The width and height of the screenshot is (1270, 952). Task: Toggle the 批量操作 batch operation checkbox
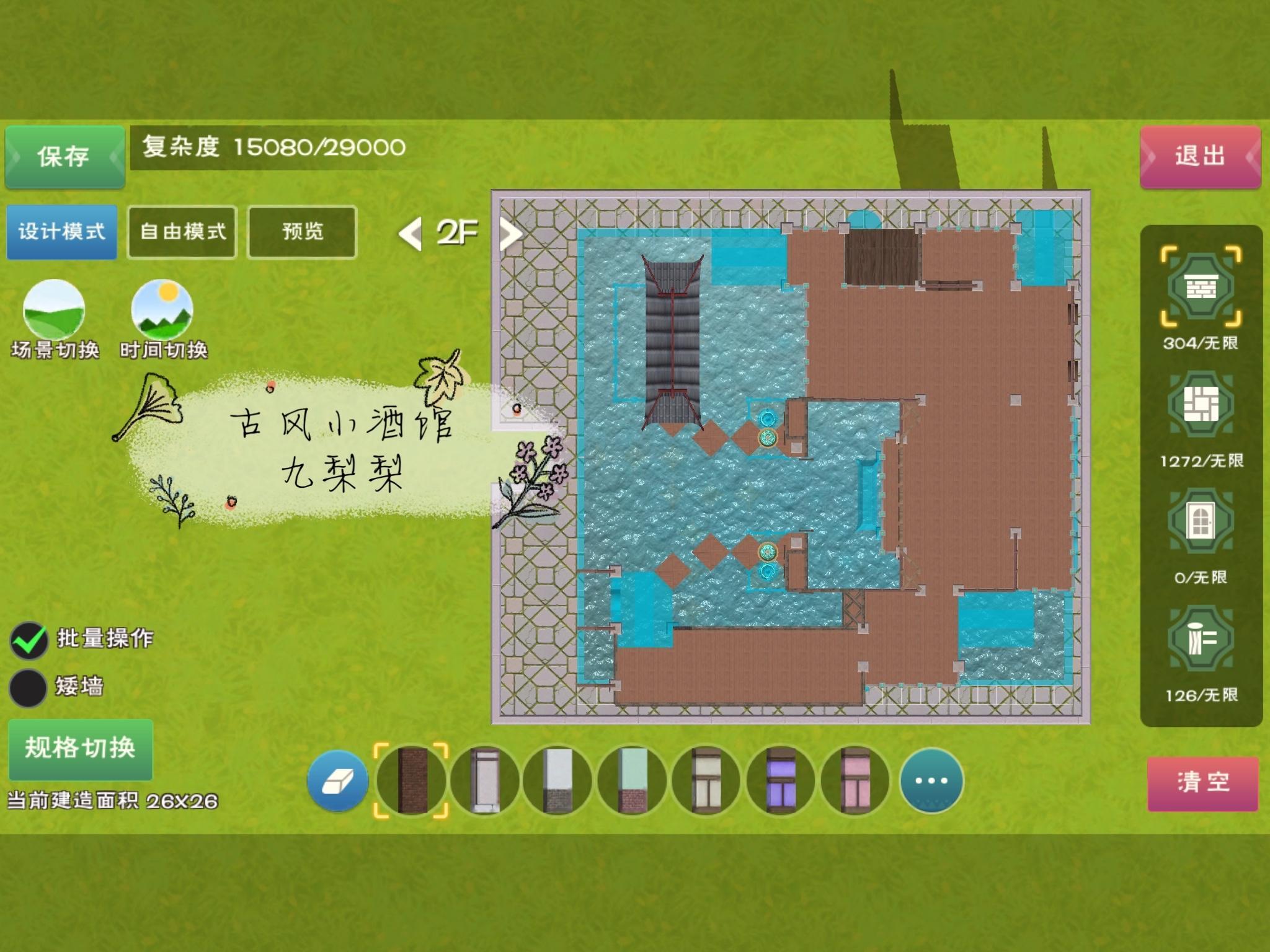[x=29, y=640]
